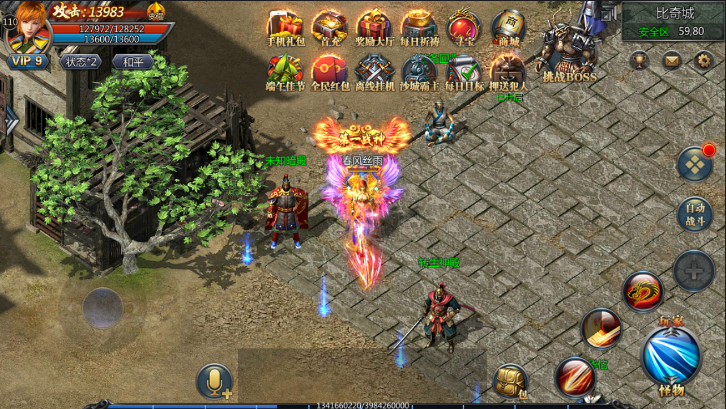Toggle 自动战斗 auto battle

[692, 214]
